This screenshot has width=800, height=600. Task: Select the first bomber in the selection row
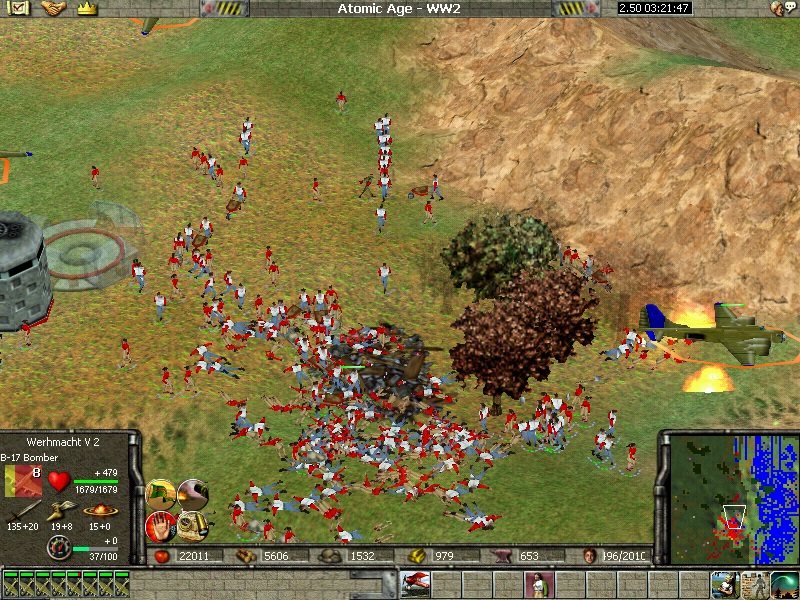pyautogui.click(x=10, y=582)
